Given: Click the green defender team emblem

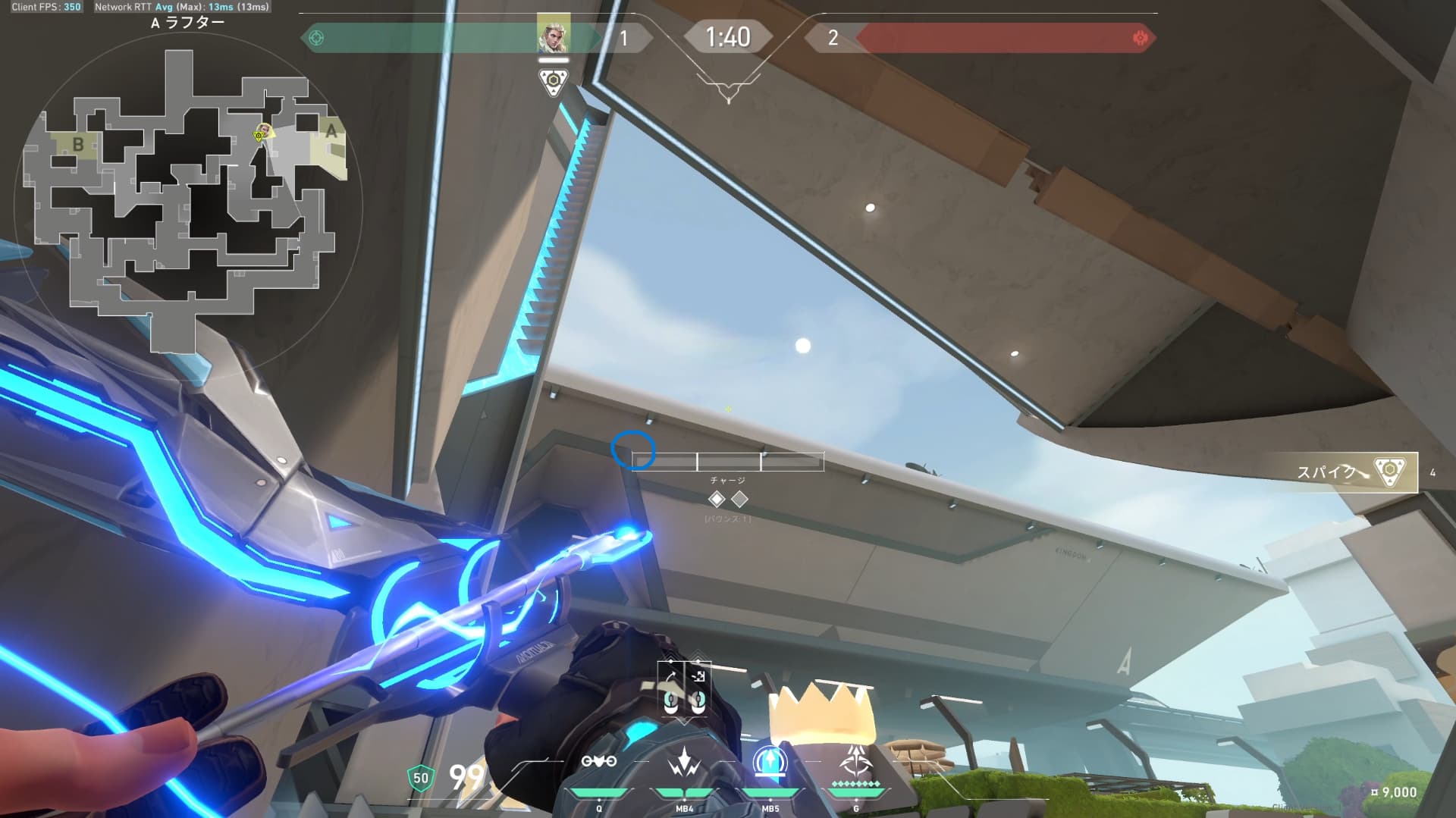Looking at the screenshot, I should (317, 38).
